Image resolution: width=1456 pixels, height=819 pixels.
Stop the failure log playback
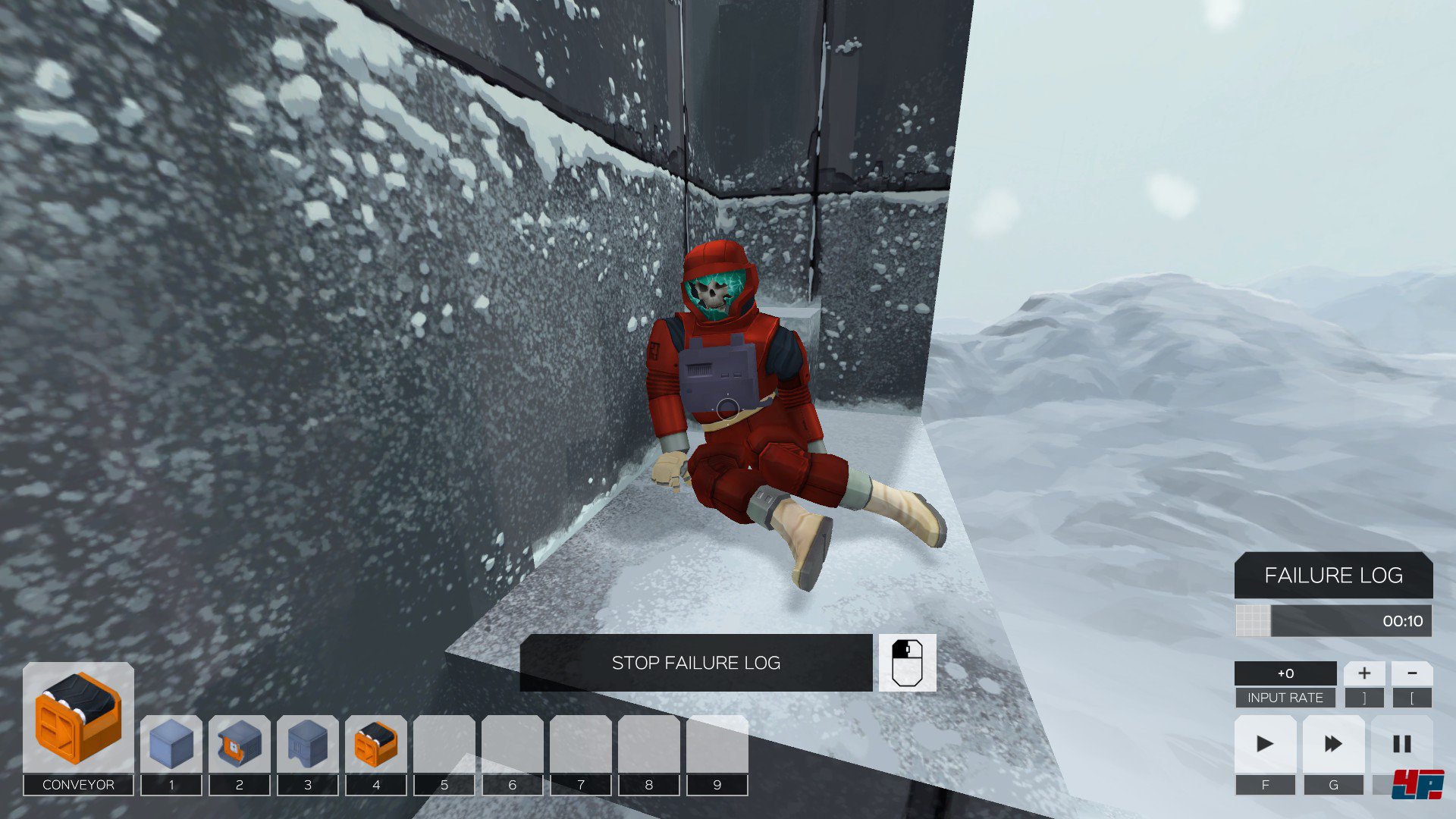point(695,663)
